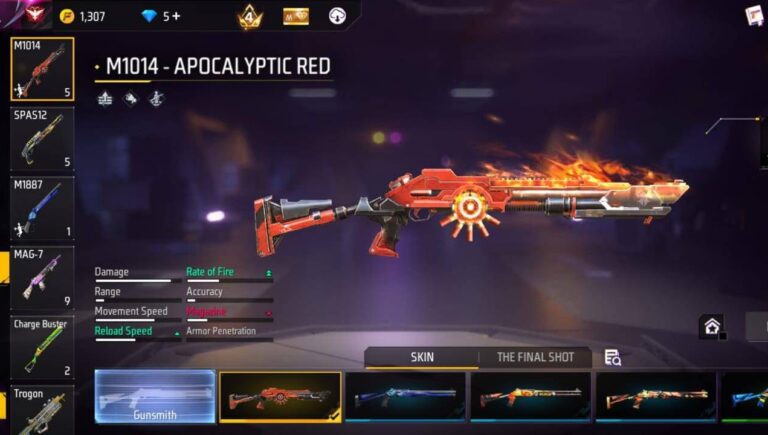Viewport: 768px width, 435px height.
Task: Select the equipped Apocalyptic Red skin thumbnail
Action: tap(280, 397)
